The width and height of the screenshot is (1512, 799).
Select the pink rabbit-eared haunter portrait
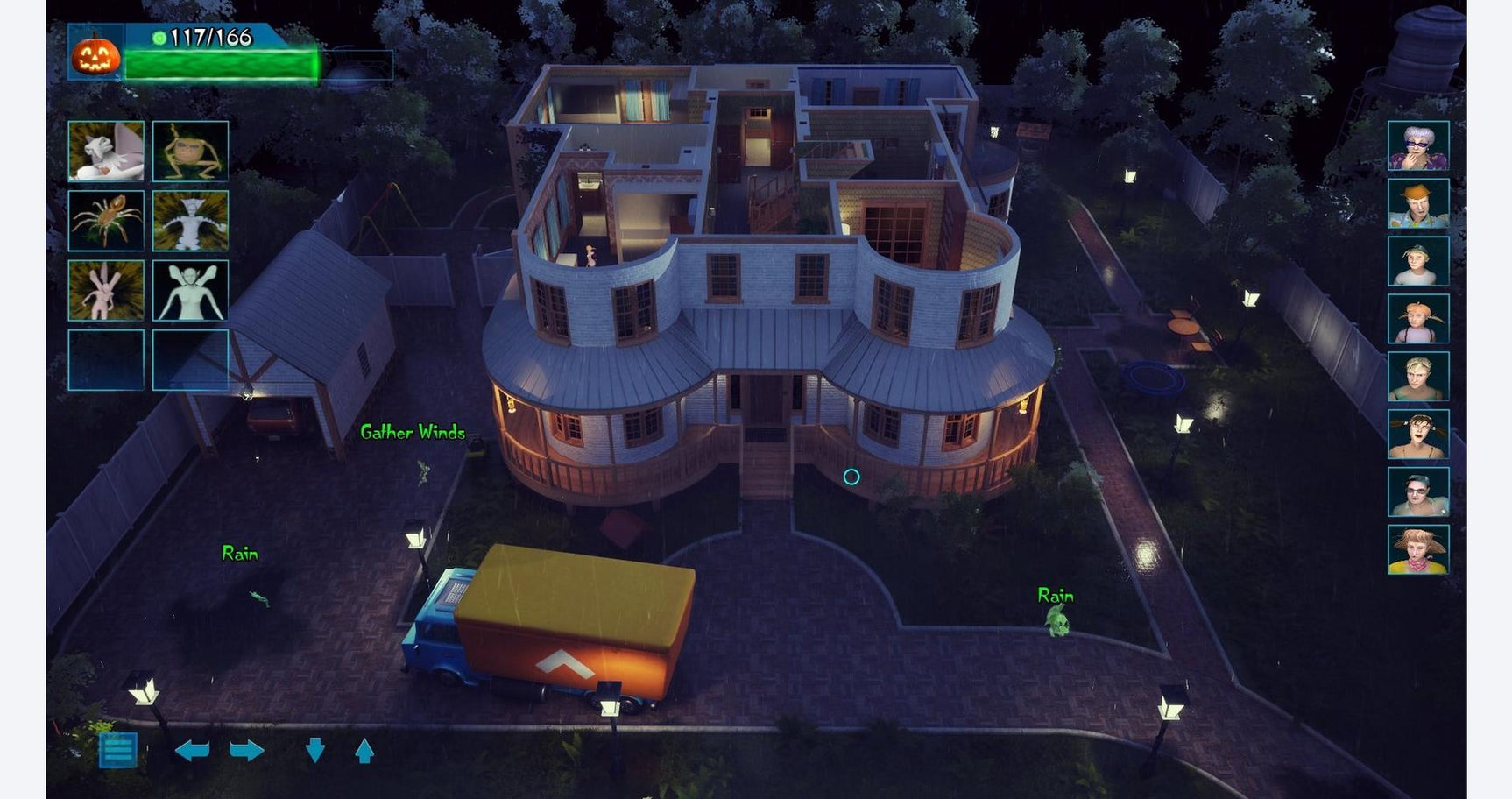[x=106, y=290]
